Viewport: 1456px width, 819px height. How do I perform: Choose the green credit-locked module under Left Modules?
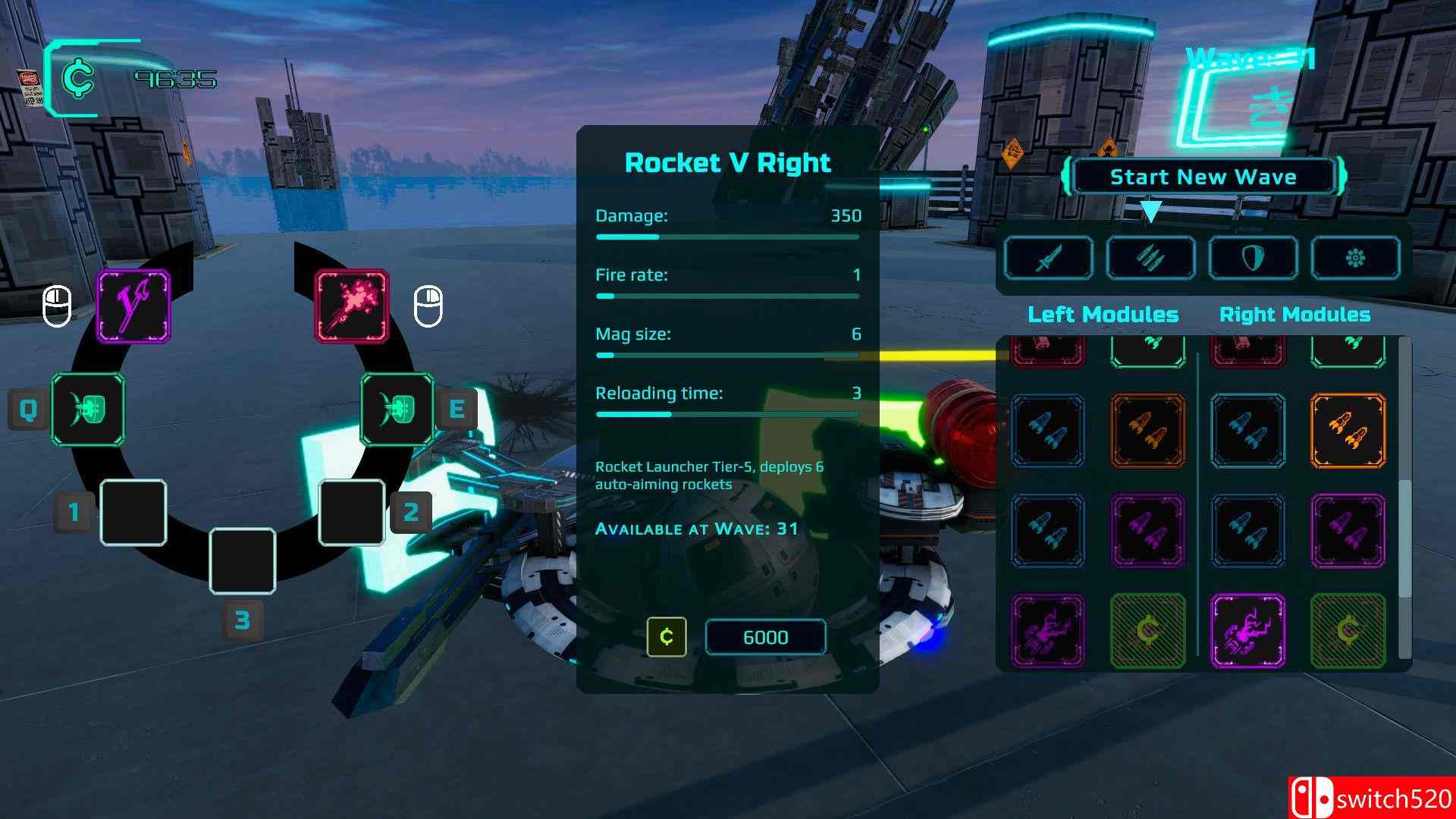[x=1148, y=630]
